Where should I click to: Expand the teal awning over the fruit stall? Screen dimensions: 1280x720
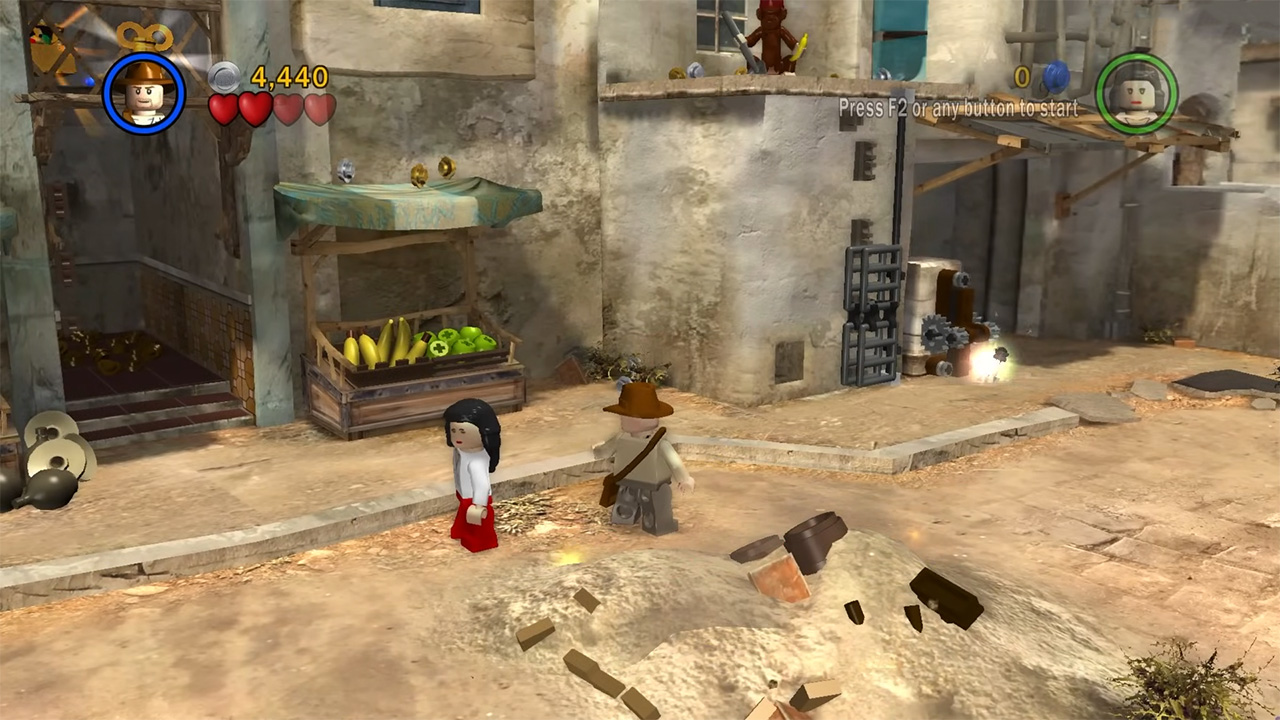pos(400,205)
